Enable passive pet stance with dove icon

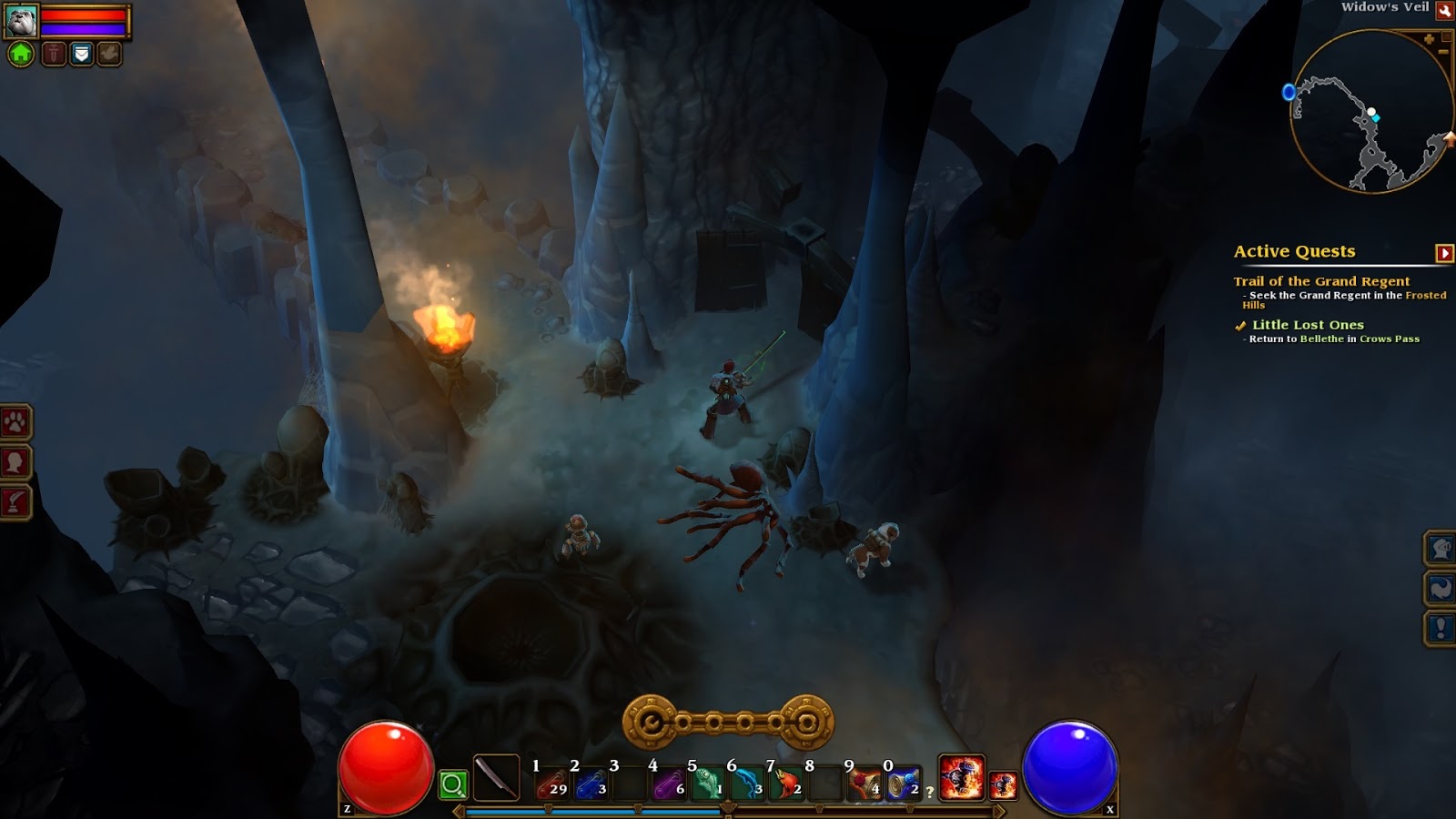[108, 53]
